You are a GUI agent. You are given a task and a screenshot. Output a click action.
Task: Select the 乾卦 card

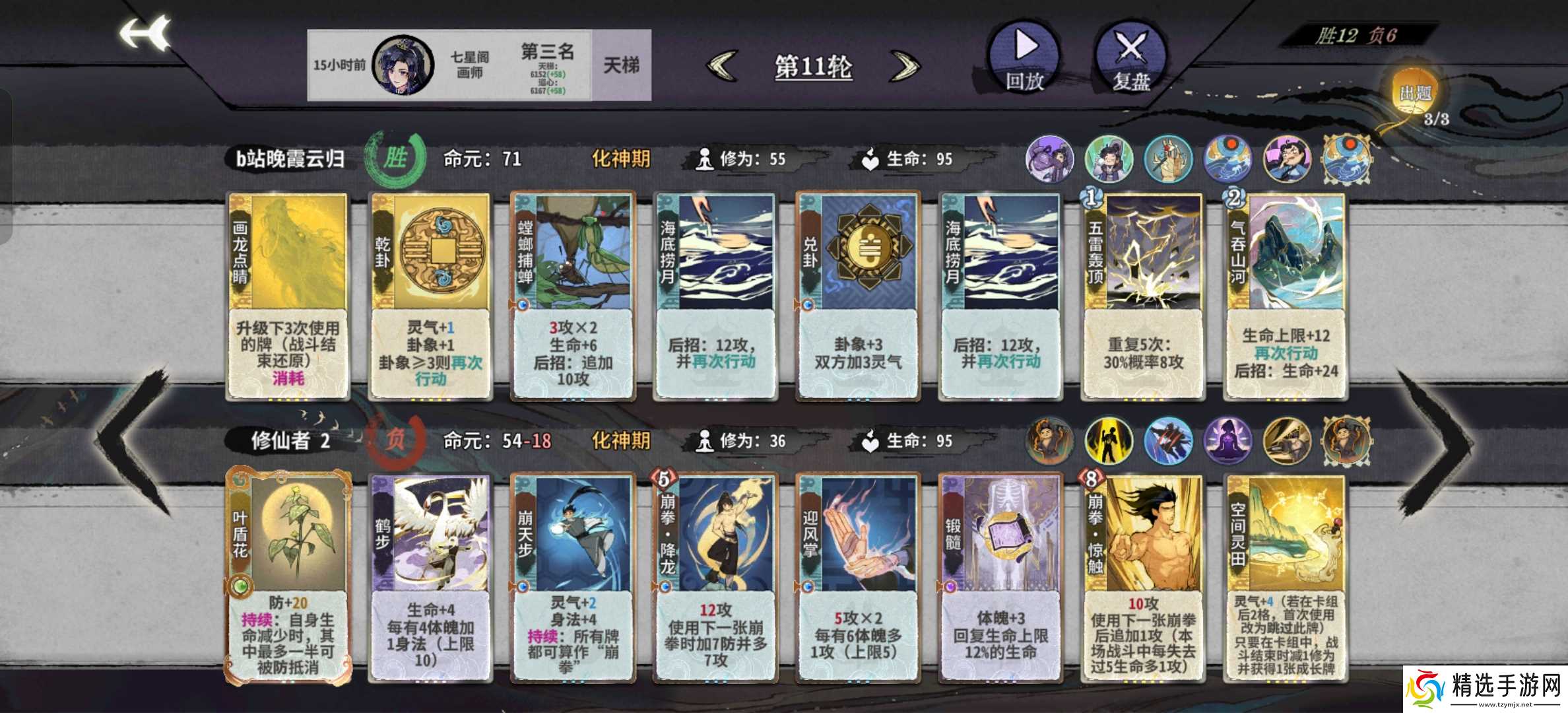430,297
